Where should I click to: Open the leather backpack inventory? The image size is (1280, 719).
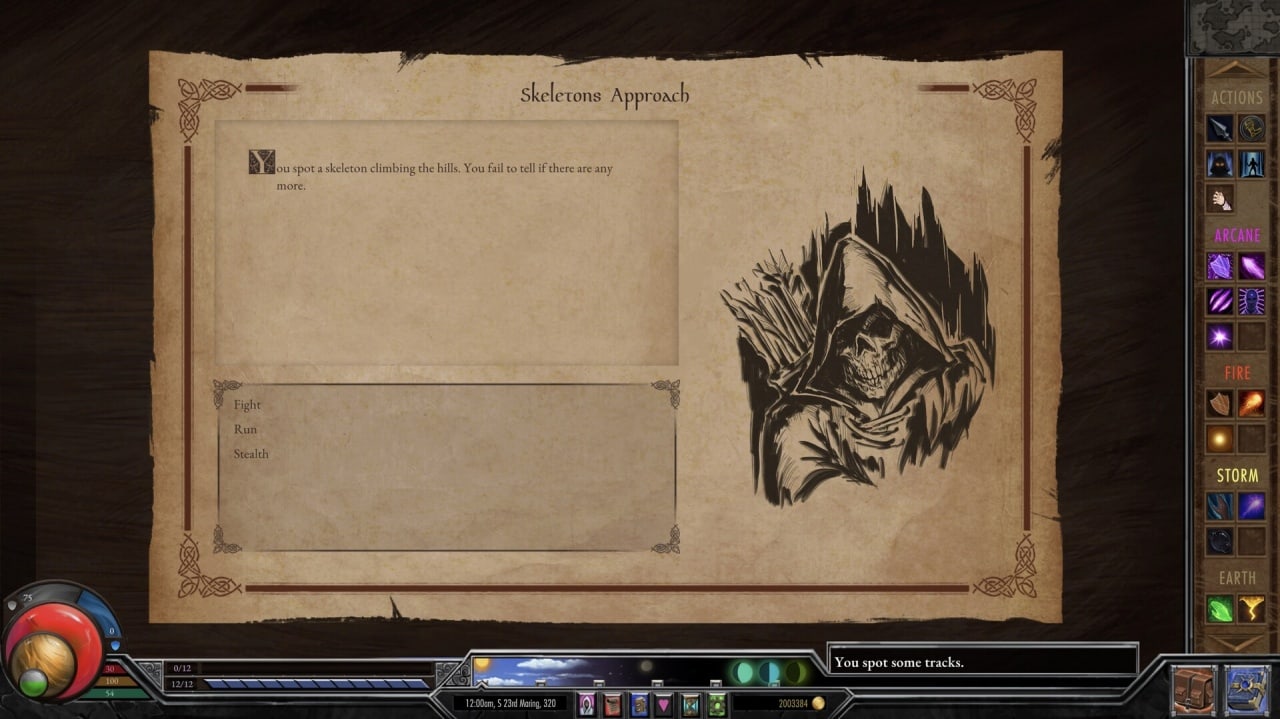point(1194,691)
